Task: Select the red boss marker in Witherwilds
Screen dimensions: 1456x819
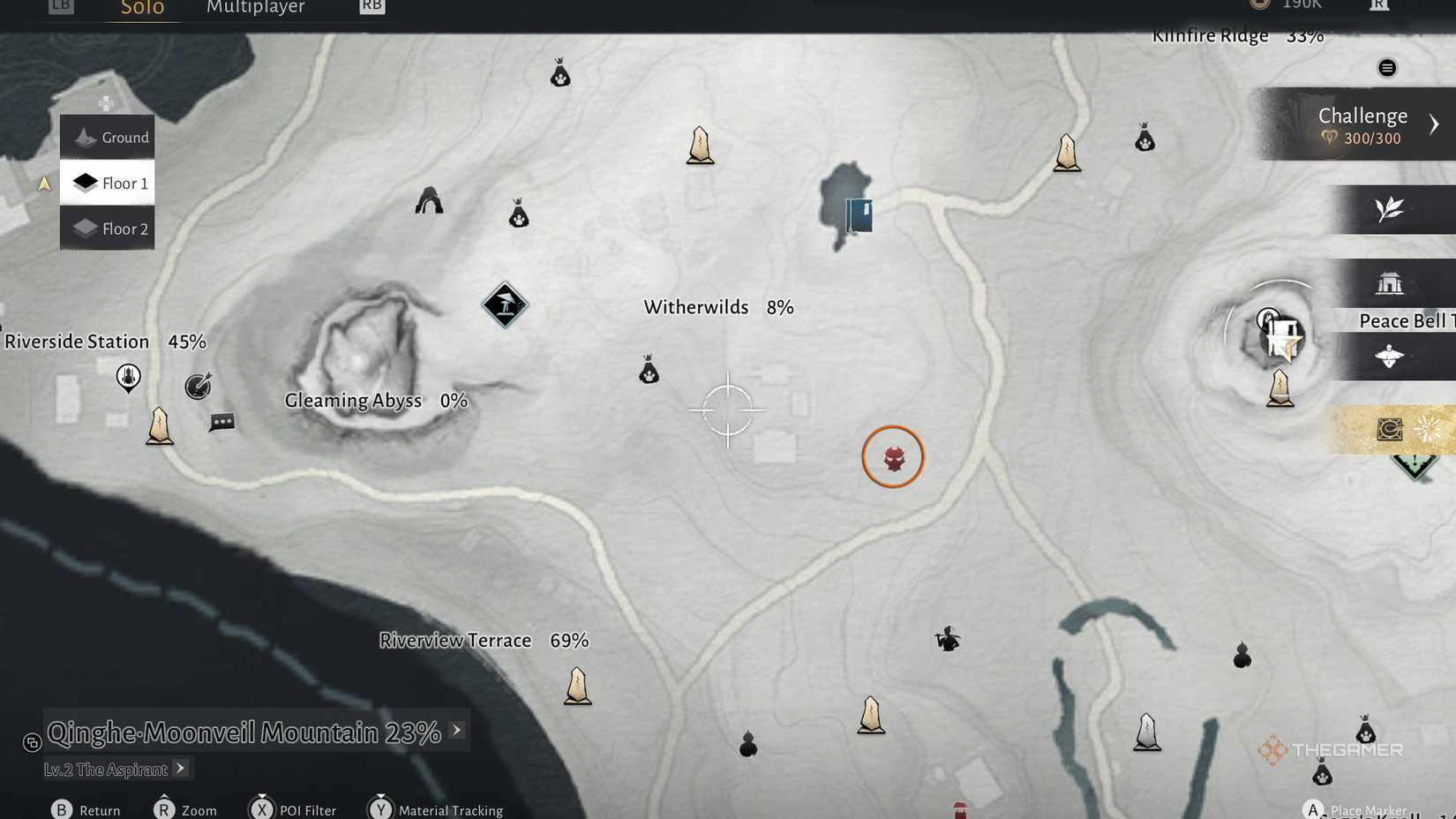Action: coord(893,456)
